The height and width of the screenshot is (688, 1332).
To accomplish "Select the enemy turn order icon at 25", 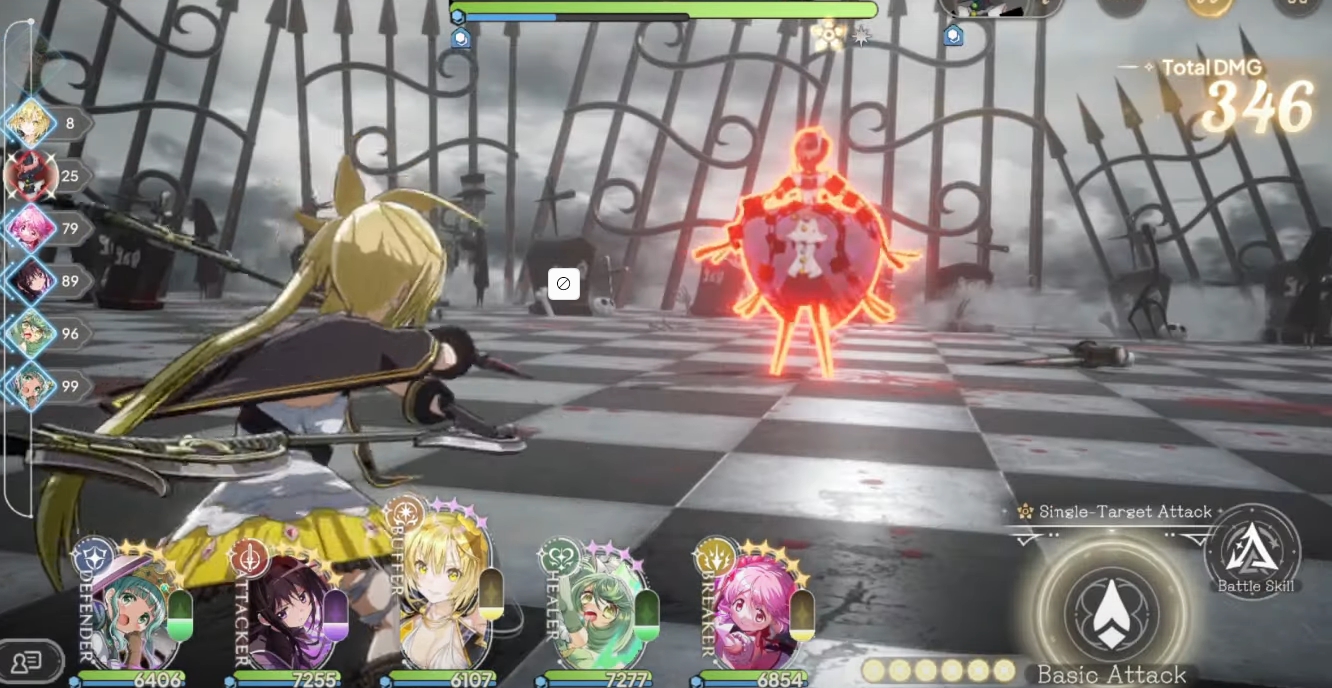I will coord(30,176).
